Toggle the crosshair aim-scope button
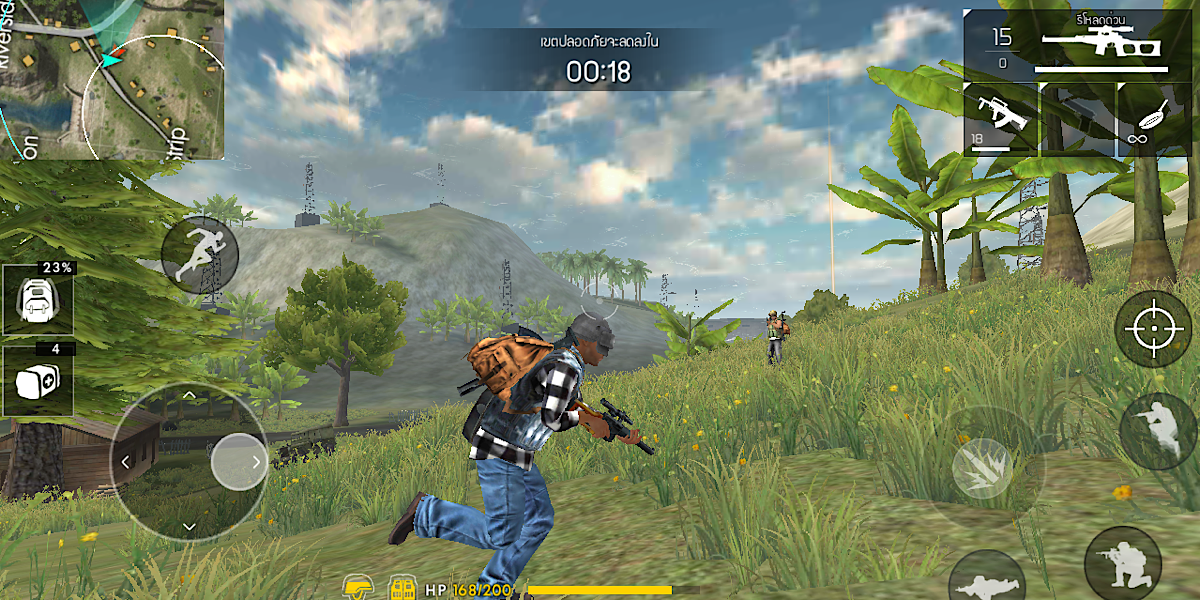 (x=1152, y=329)
